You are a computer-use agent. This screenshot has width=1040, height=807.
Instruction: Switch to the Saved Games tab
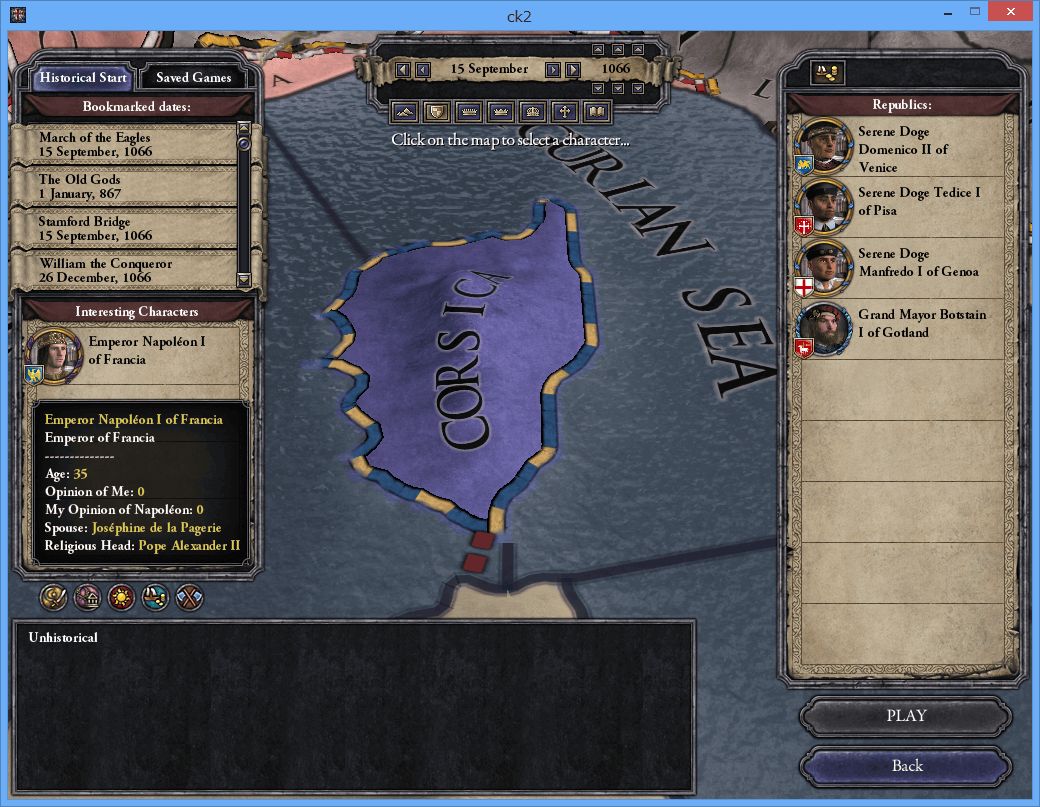point(194,77)
